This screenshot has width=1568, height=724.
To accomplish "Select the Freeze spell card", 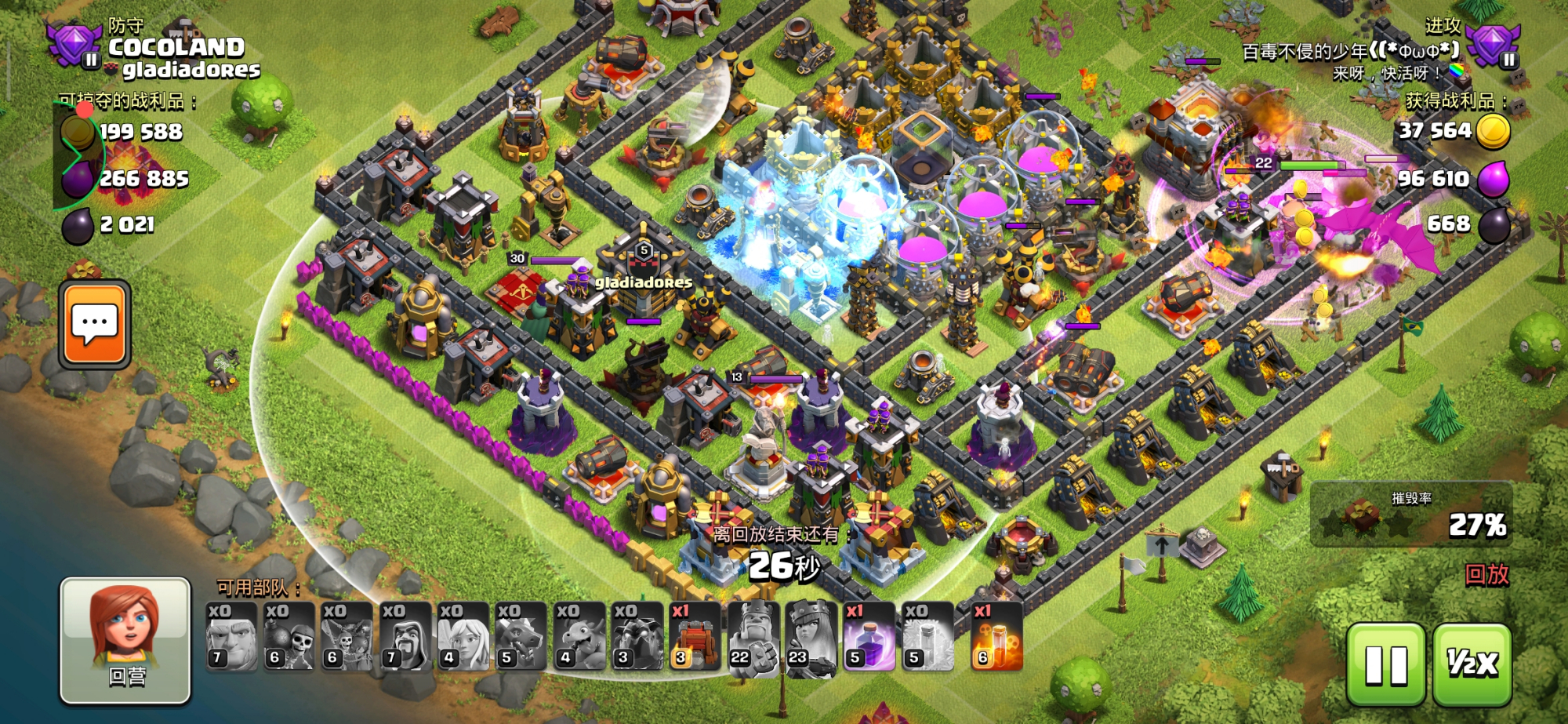I will 927,636.
